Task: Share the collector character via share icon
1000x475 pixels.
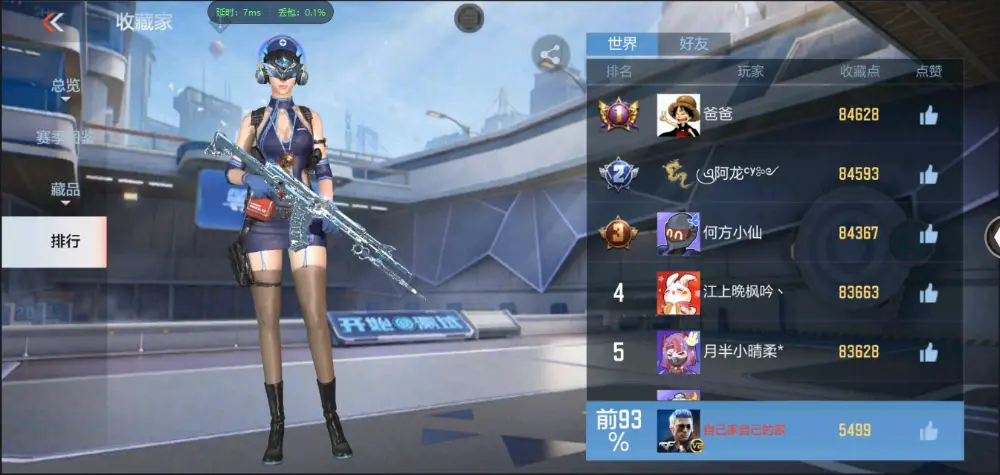Action: coord(549,54)
